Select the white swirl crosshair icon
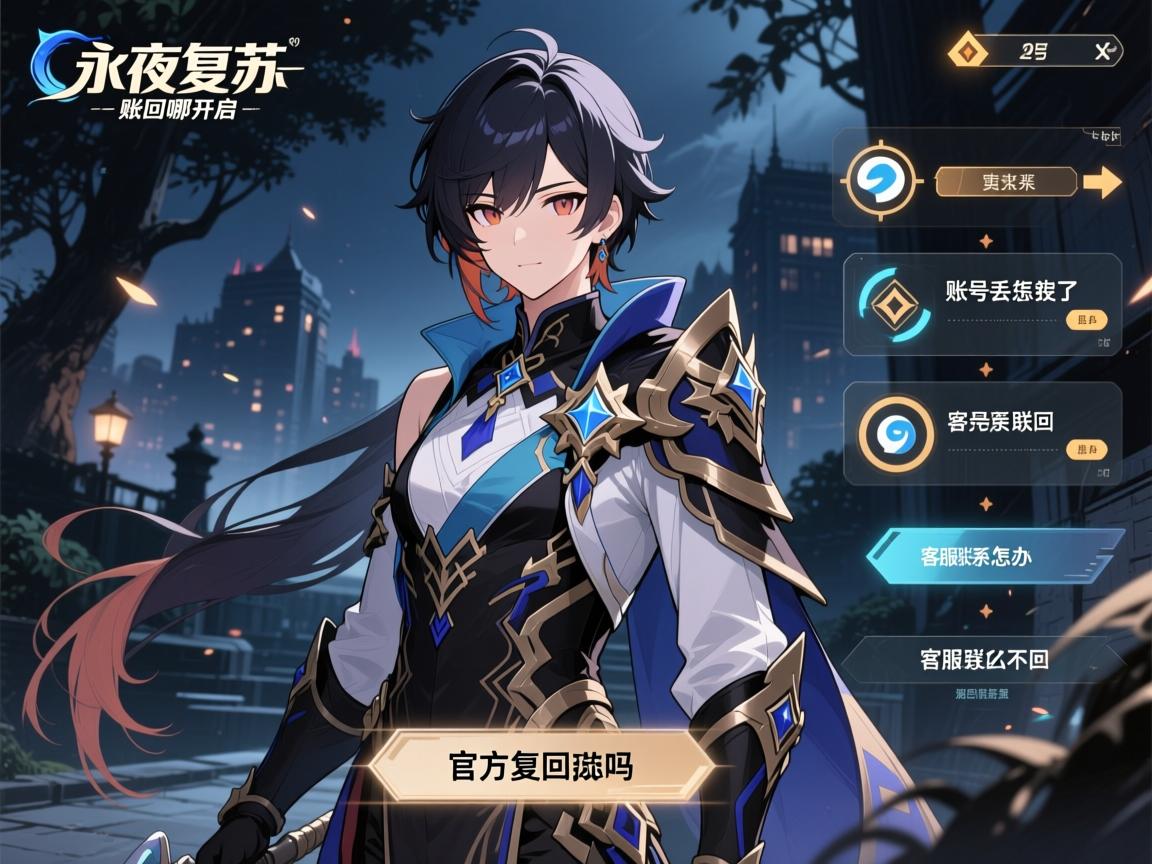1152x864 pixels. coord(880,181)
